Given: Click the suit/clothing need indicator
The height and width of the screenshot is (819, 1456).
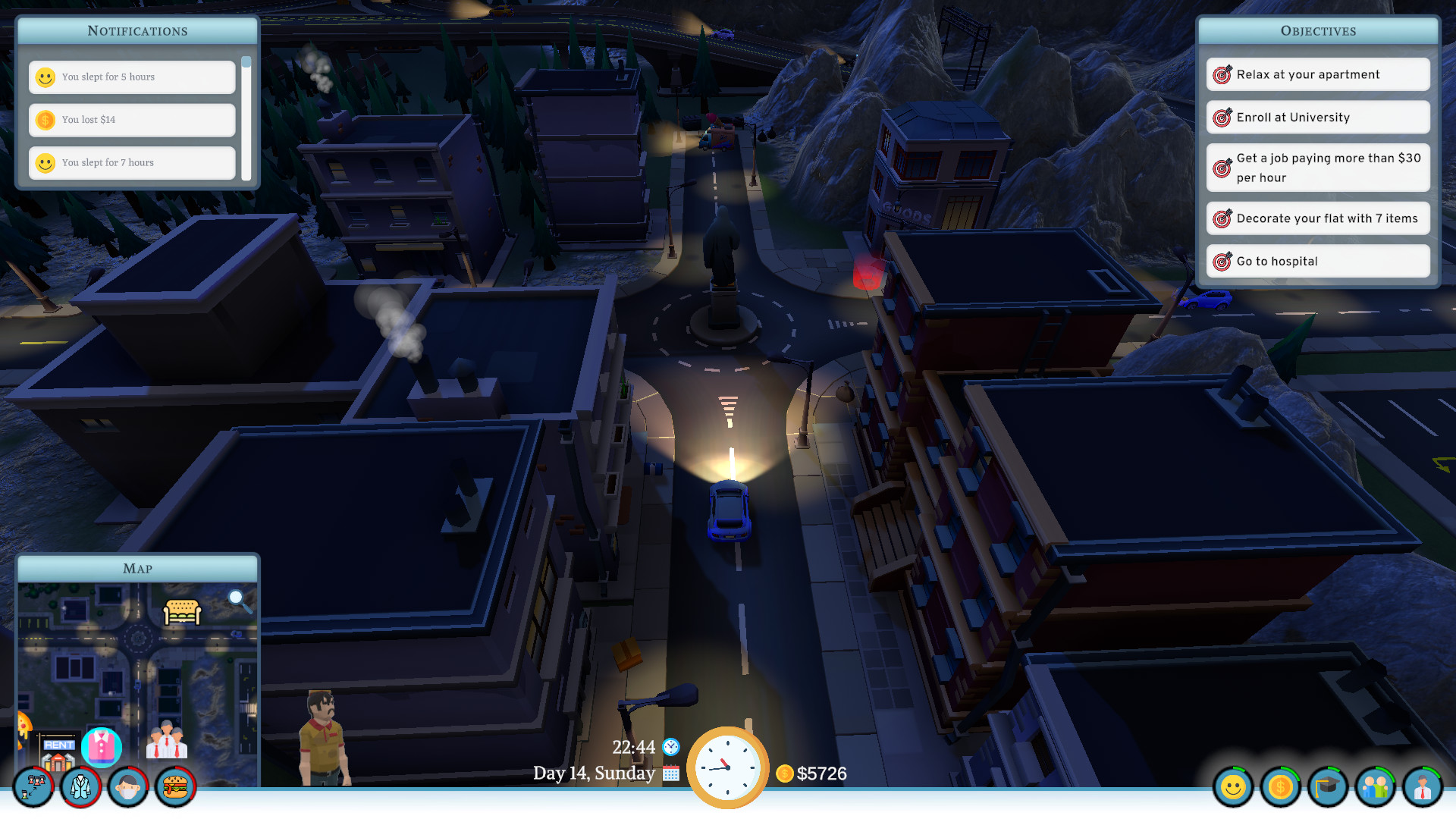Looking at the screenshot, I should [80, 787].
